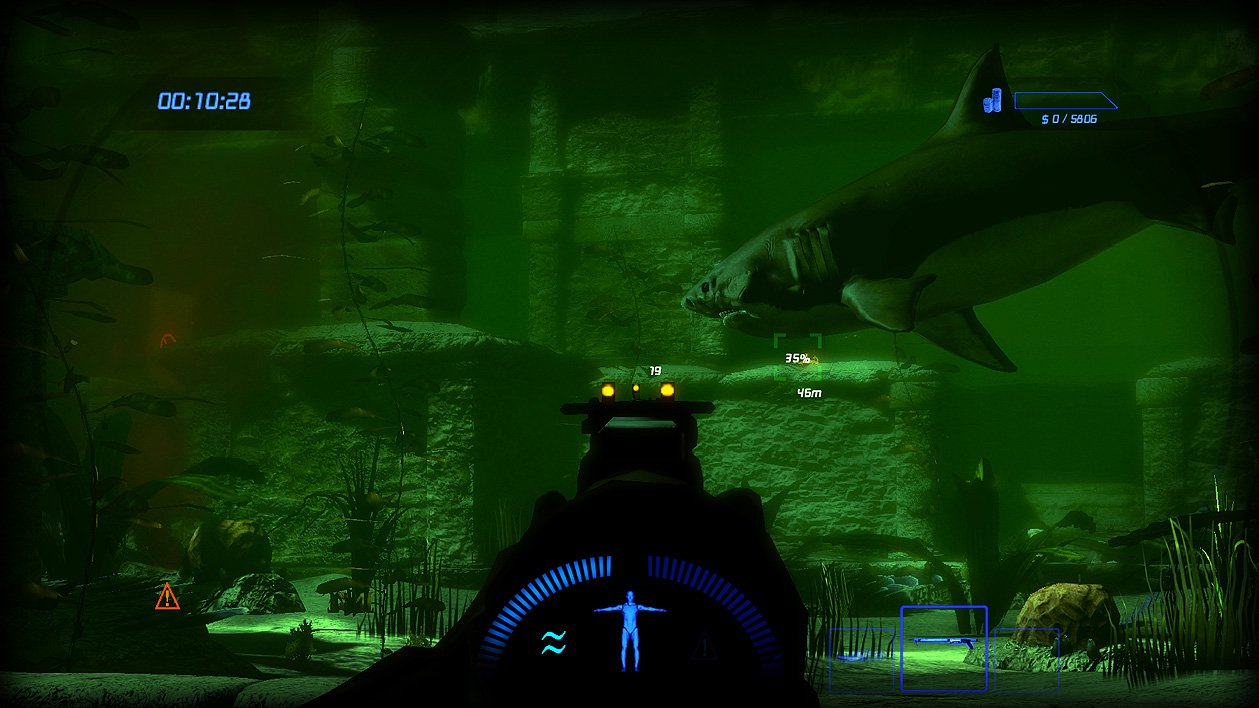The width and height of the screenshot is (1259, 708).
Task: Select the speargun weapon slot
Action: pyautogui.click(x=943, y=648)
